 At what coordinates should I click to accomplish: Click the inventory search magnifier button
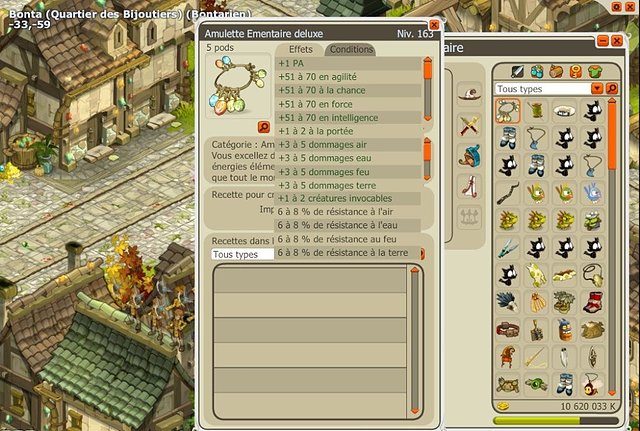pyautogui.click(x=611, y=88)
